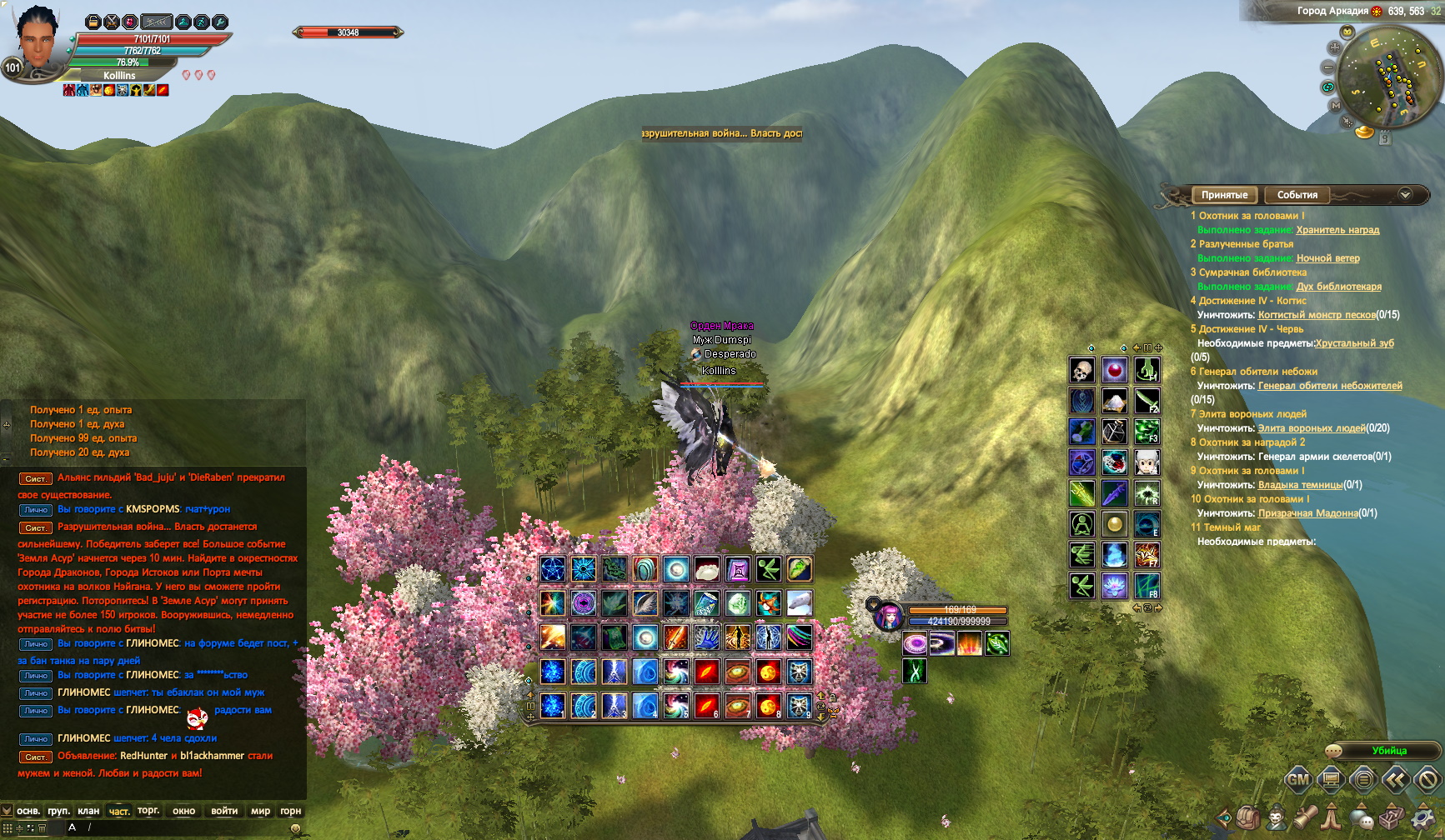This screenshot has height=840, width=1445.
Task: Switch chat to the клан channel
Action: [x=88, y=811]
